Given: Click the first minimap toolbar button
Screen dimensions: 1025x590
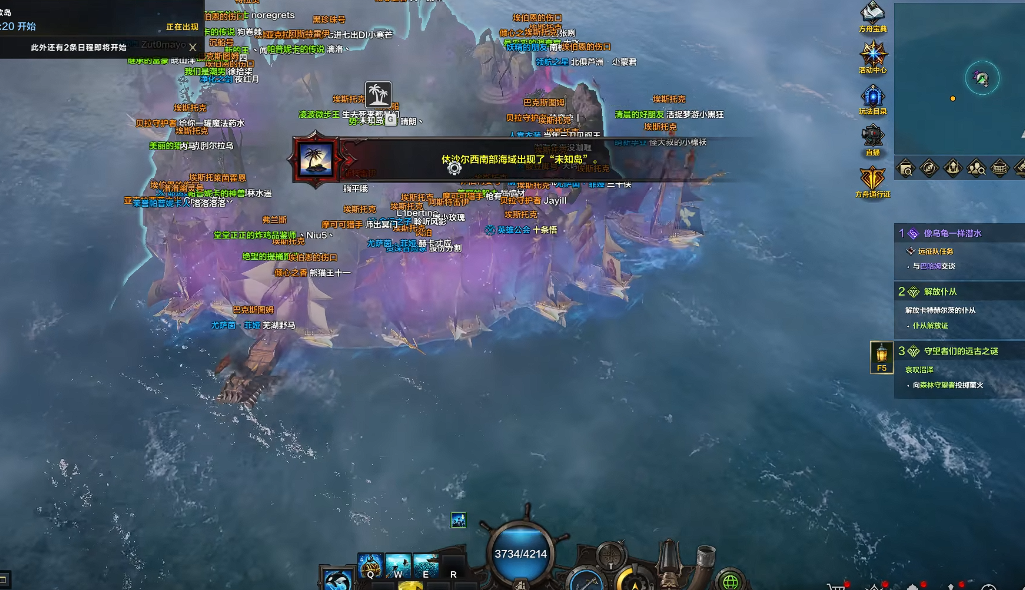Looking at the screenshot, I should (x=906, y=168).
